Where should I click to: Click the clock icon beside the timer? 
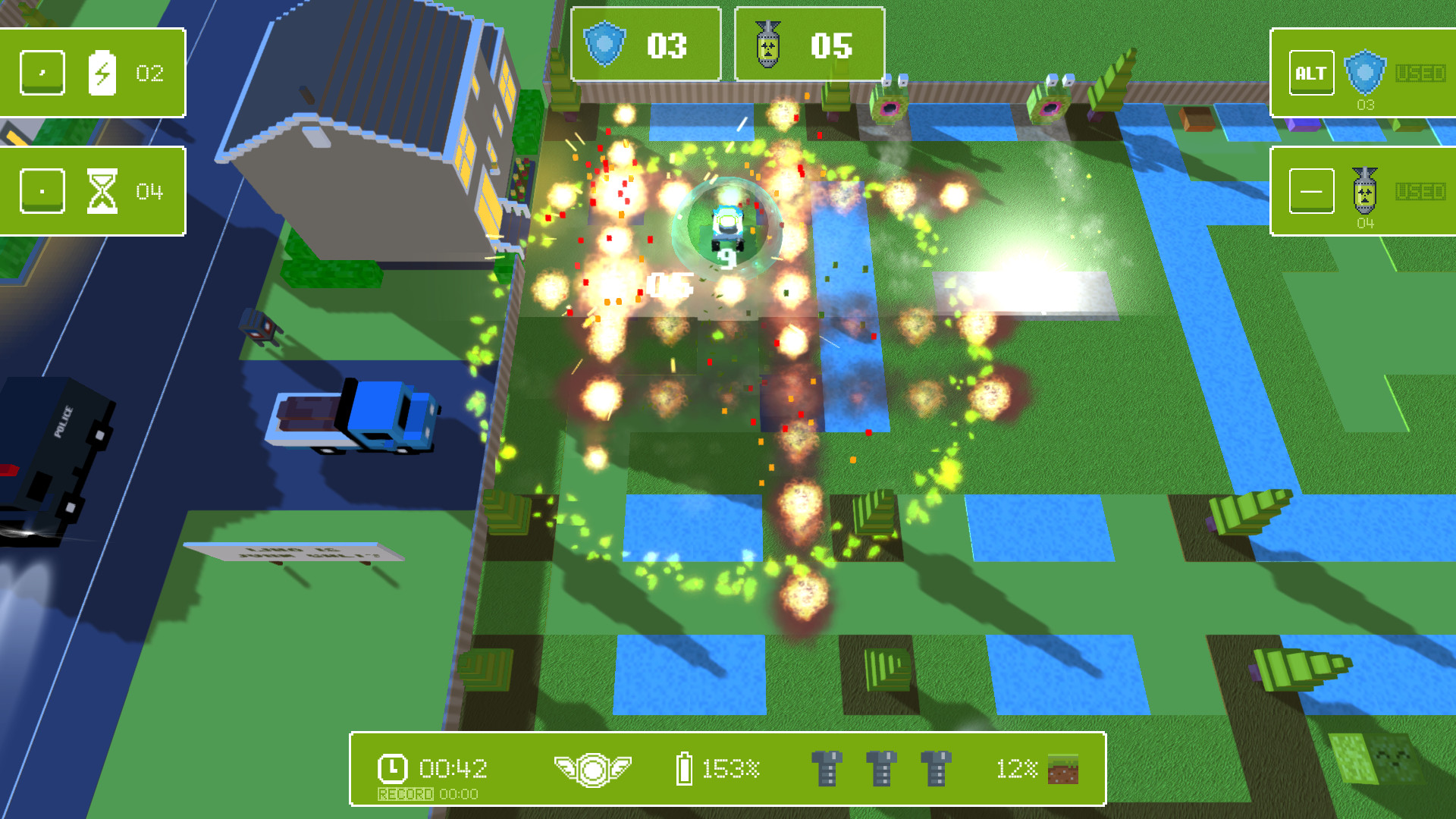(394, 770)
